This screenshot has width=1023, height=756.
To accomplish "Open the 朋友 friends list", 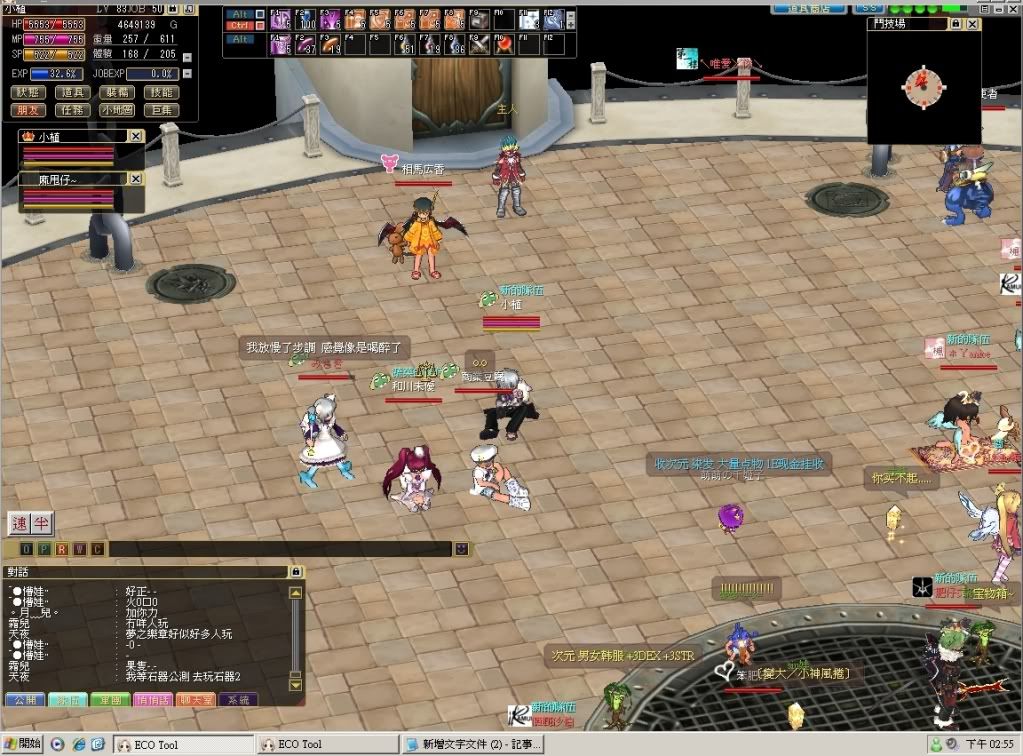I will coord(27,110).
